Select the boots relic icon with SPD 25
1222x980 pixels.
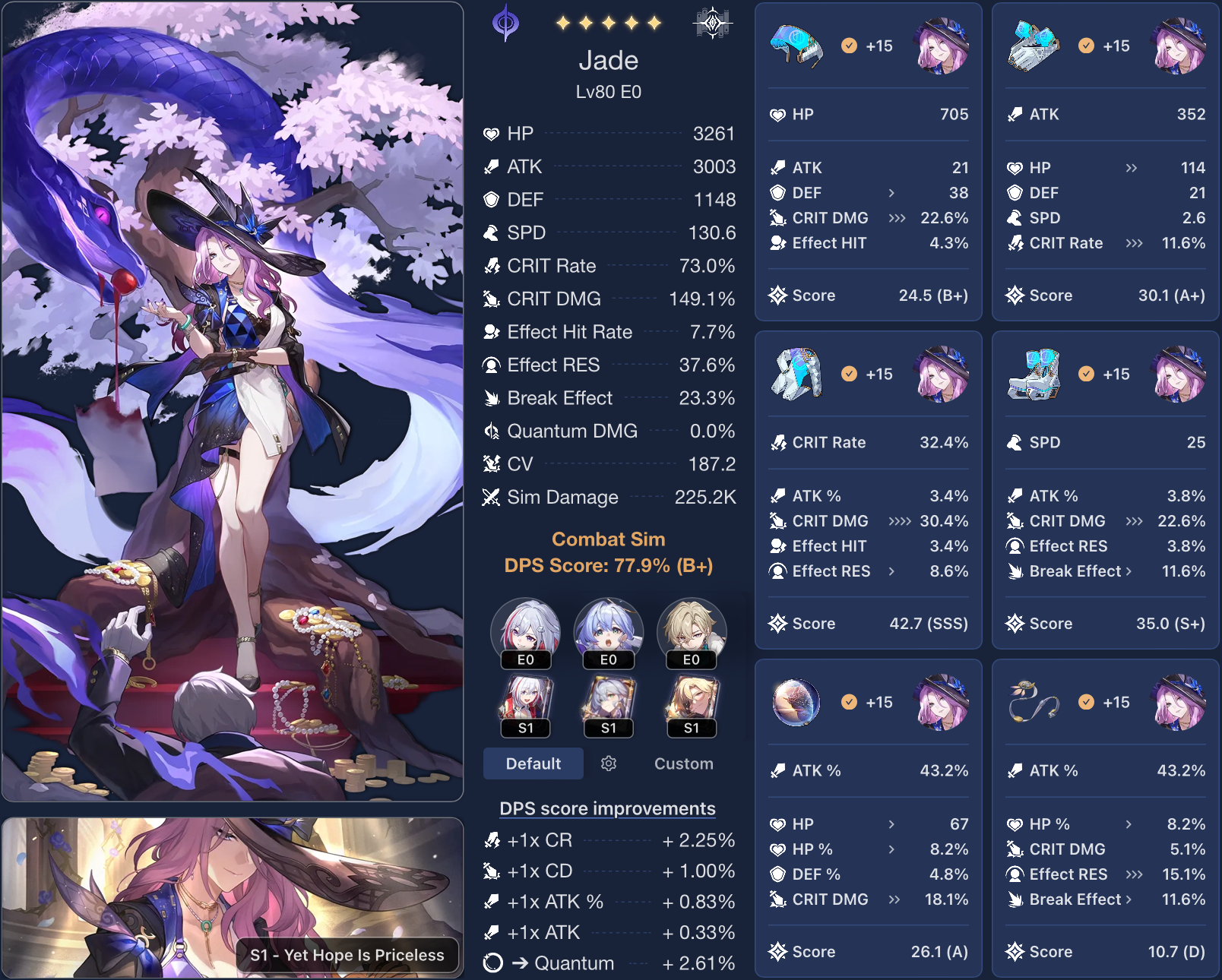1033,374
